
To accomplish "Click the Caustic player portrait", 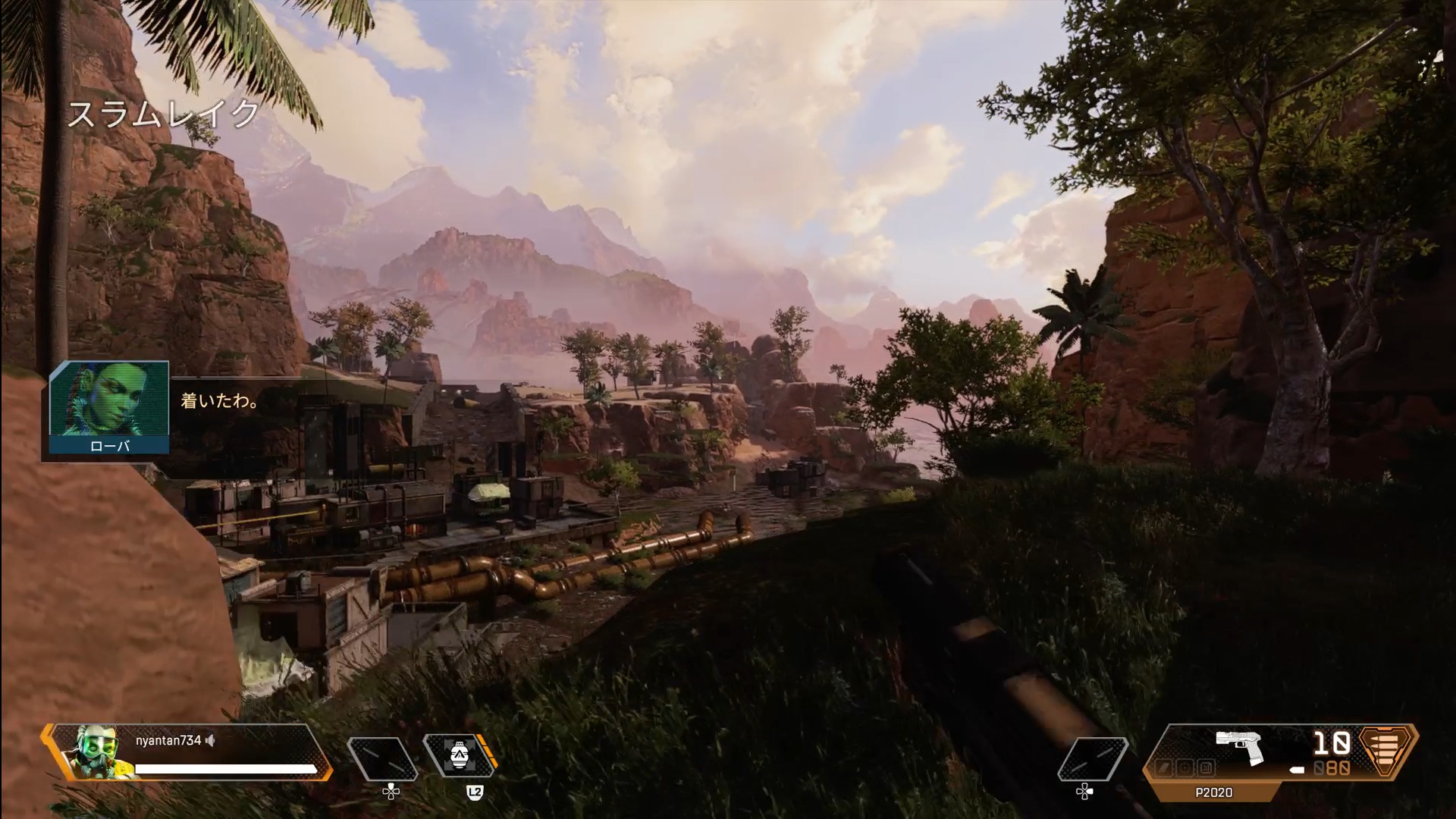I will [x=96, y=752].
